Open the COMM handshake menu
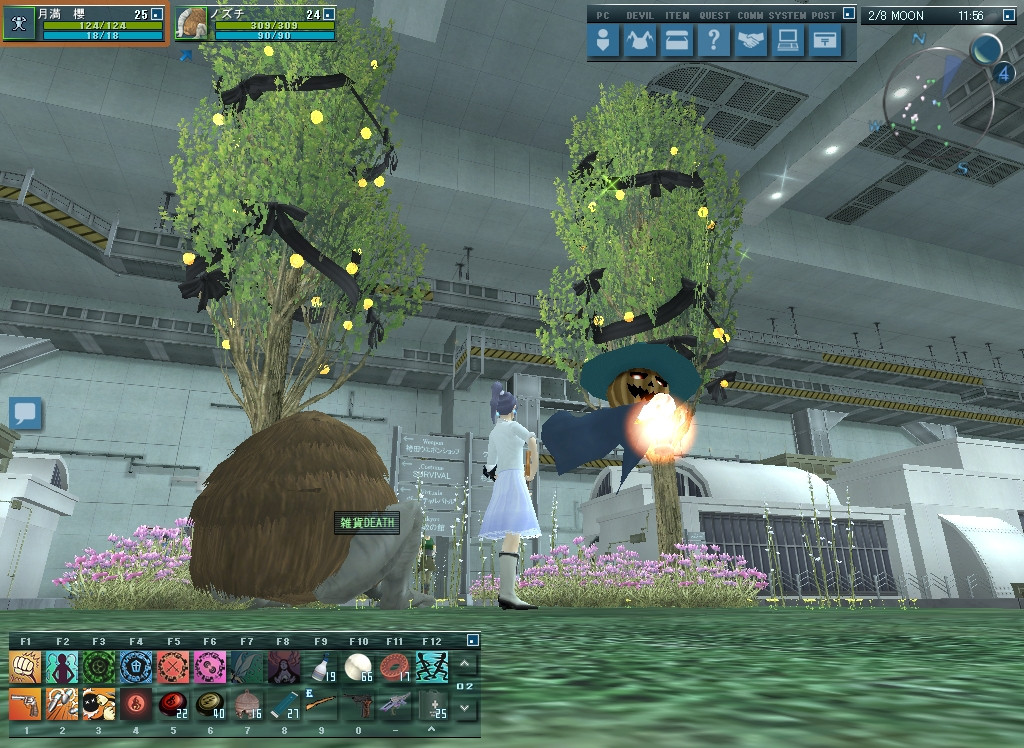 [x=750, y=41]
